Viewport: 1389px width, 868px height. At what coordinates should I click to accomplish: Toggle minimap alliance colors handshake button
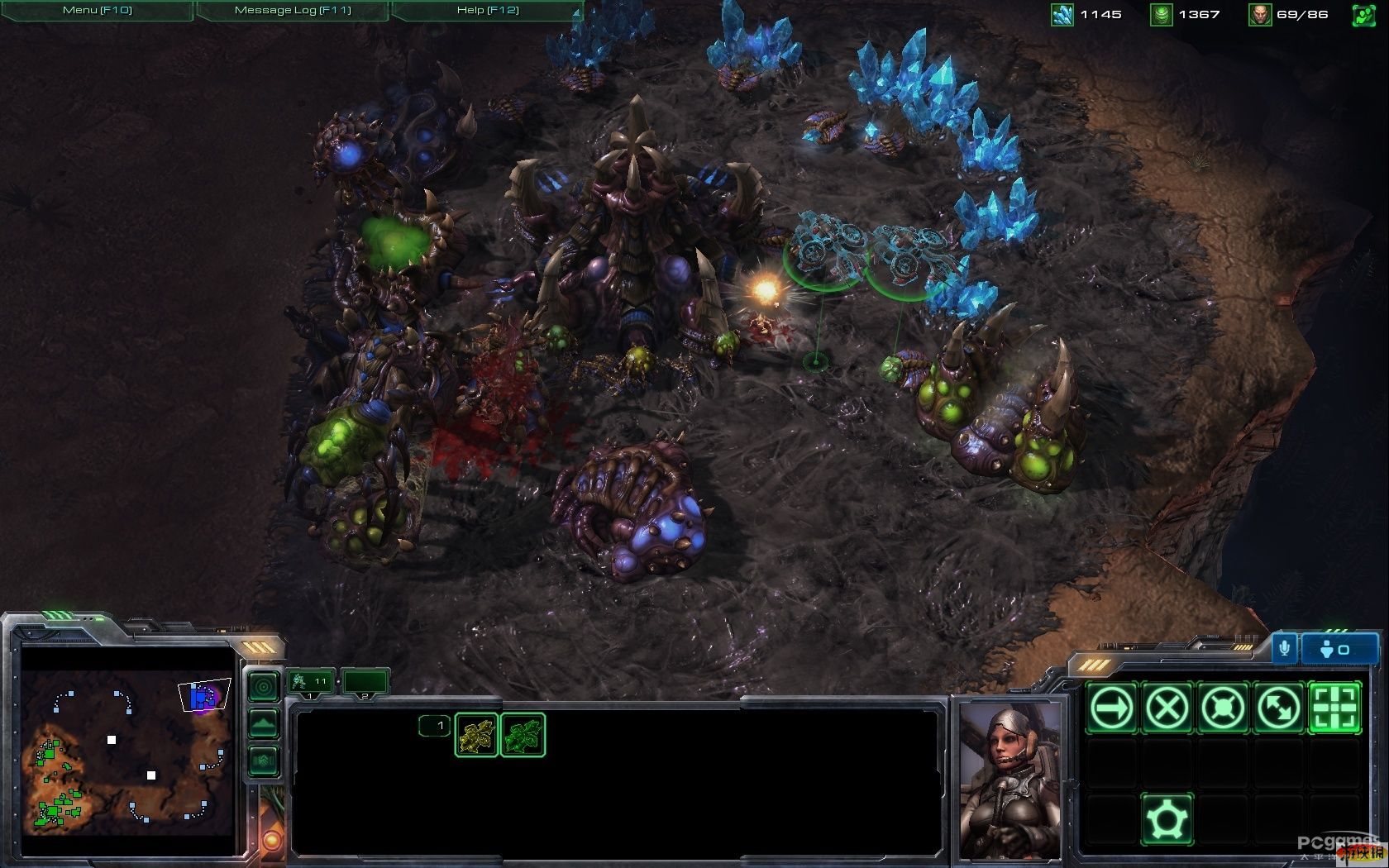tap(264, 760)
